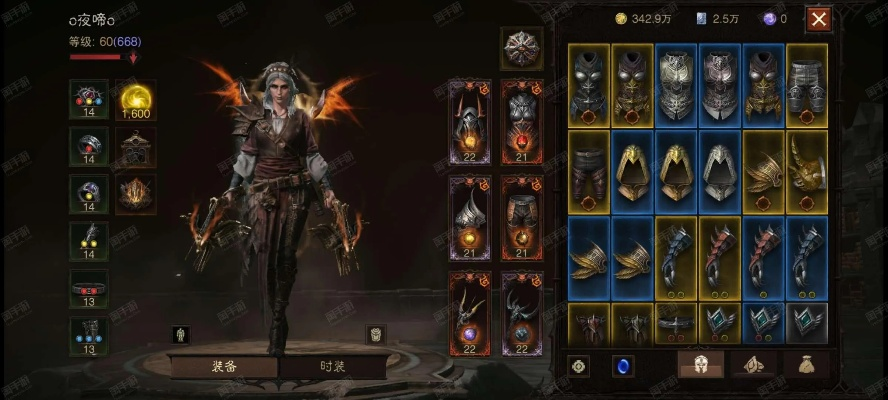Select the equipped amulet slot with colored gems
The width and height of the screenshot is (888, 400).
(89, 100)
